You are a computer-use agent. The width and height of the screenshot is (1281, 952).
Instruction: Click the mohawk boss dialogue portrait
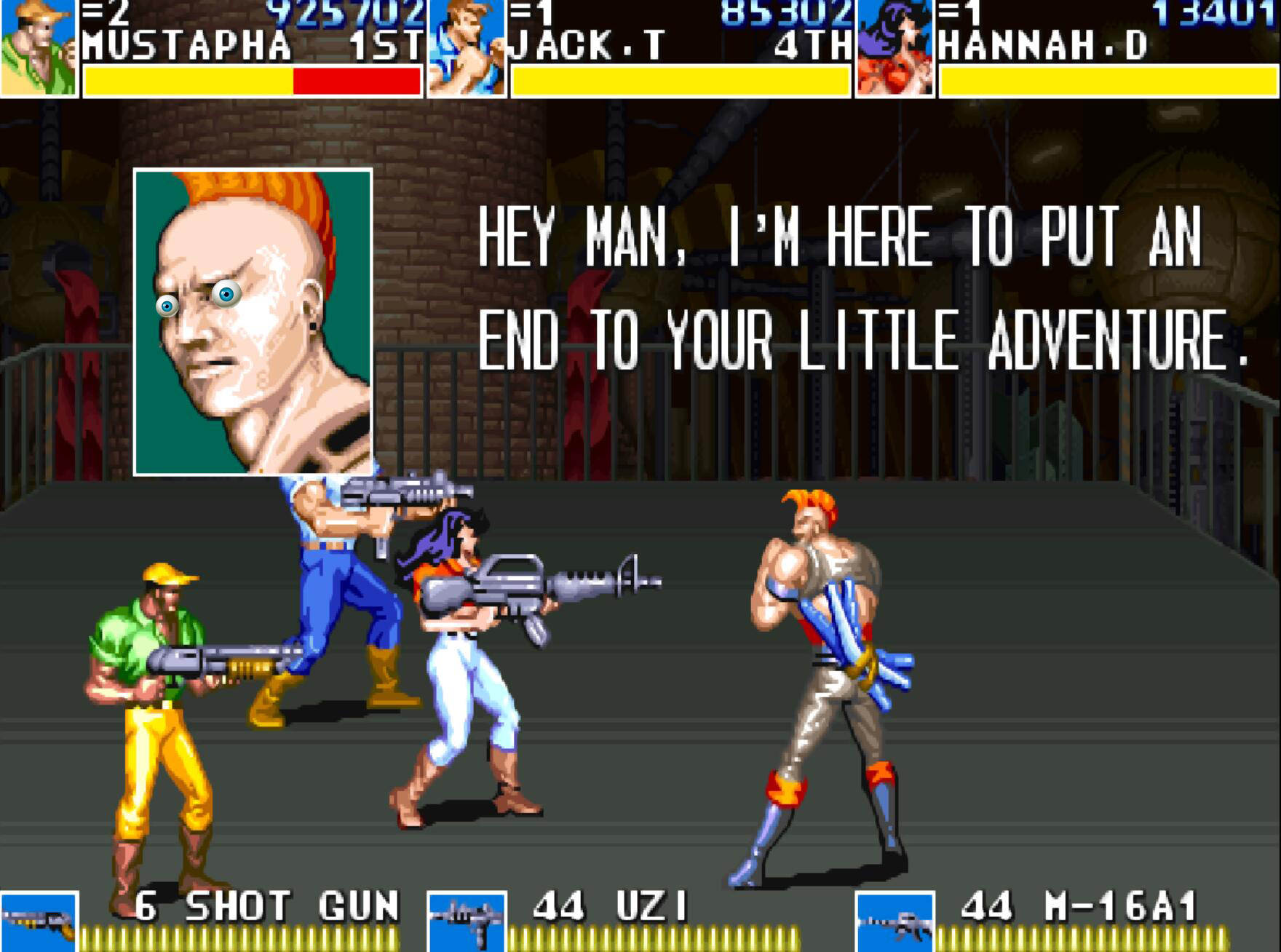(x=253, y=322)
